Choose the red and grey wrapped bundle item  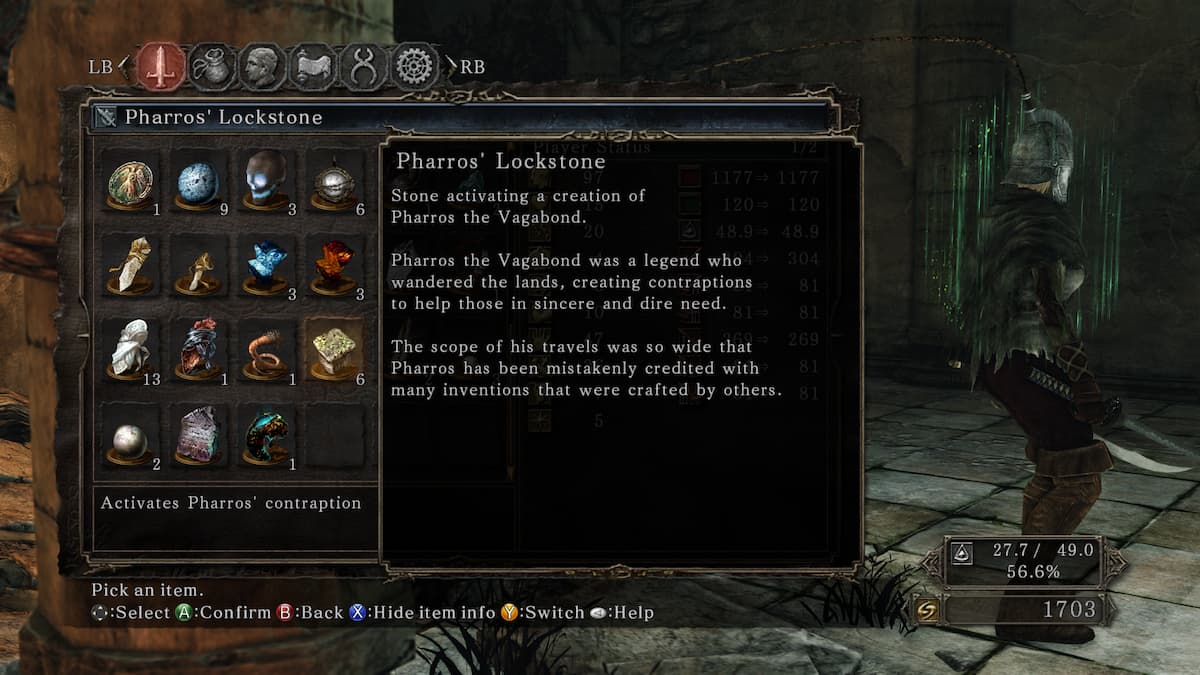(199, 349)
